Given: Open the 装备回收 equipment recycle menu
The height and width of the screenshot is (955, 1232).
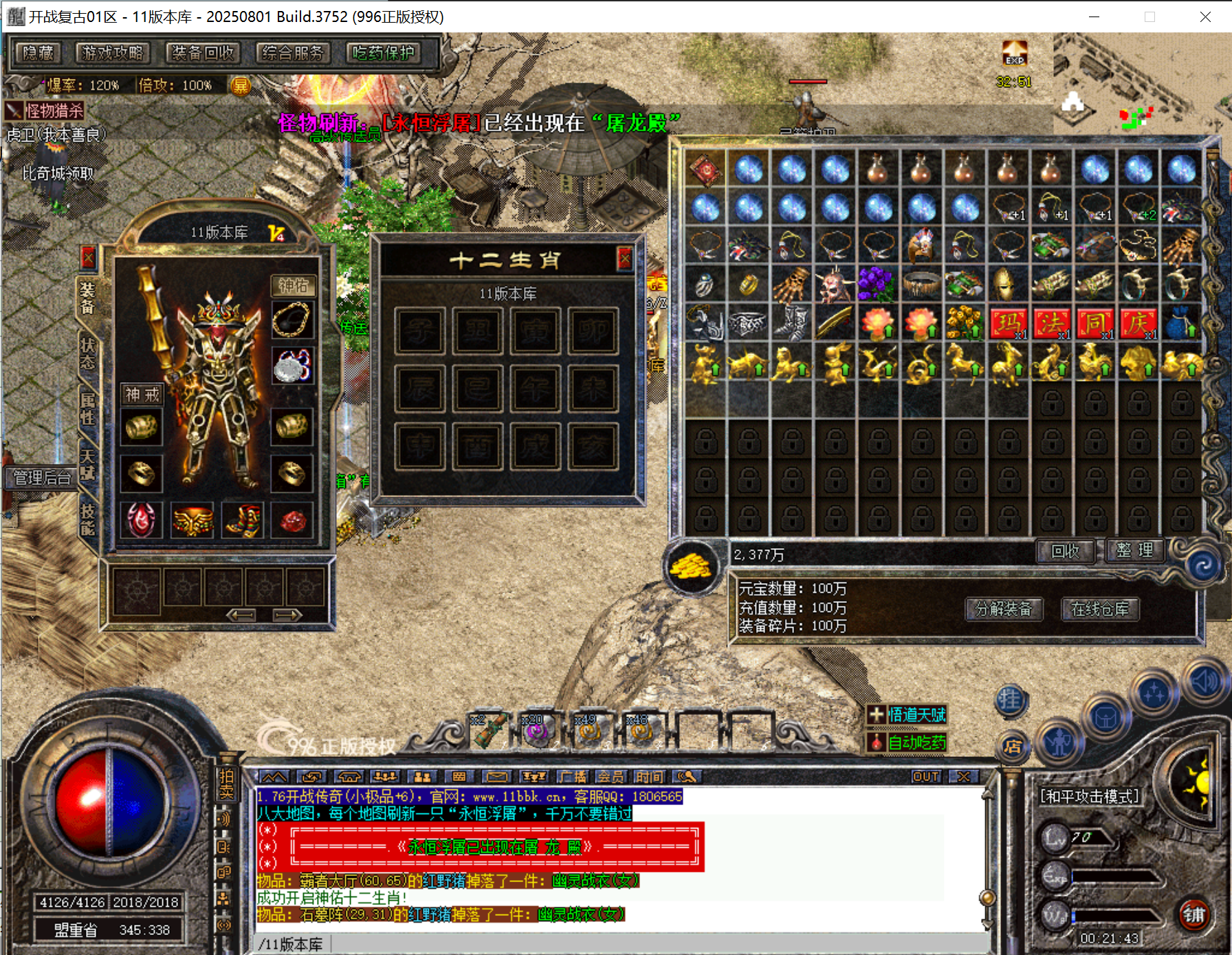Looking at the screenshot, I should [203, 53].
